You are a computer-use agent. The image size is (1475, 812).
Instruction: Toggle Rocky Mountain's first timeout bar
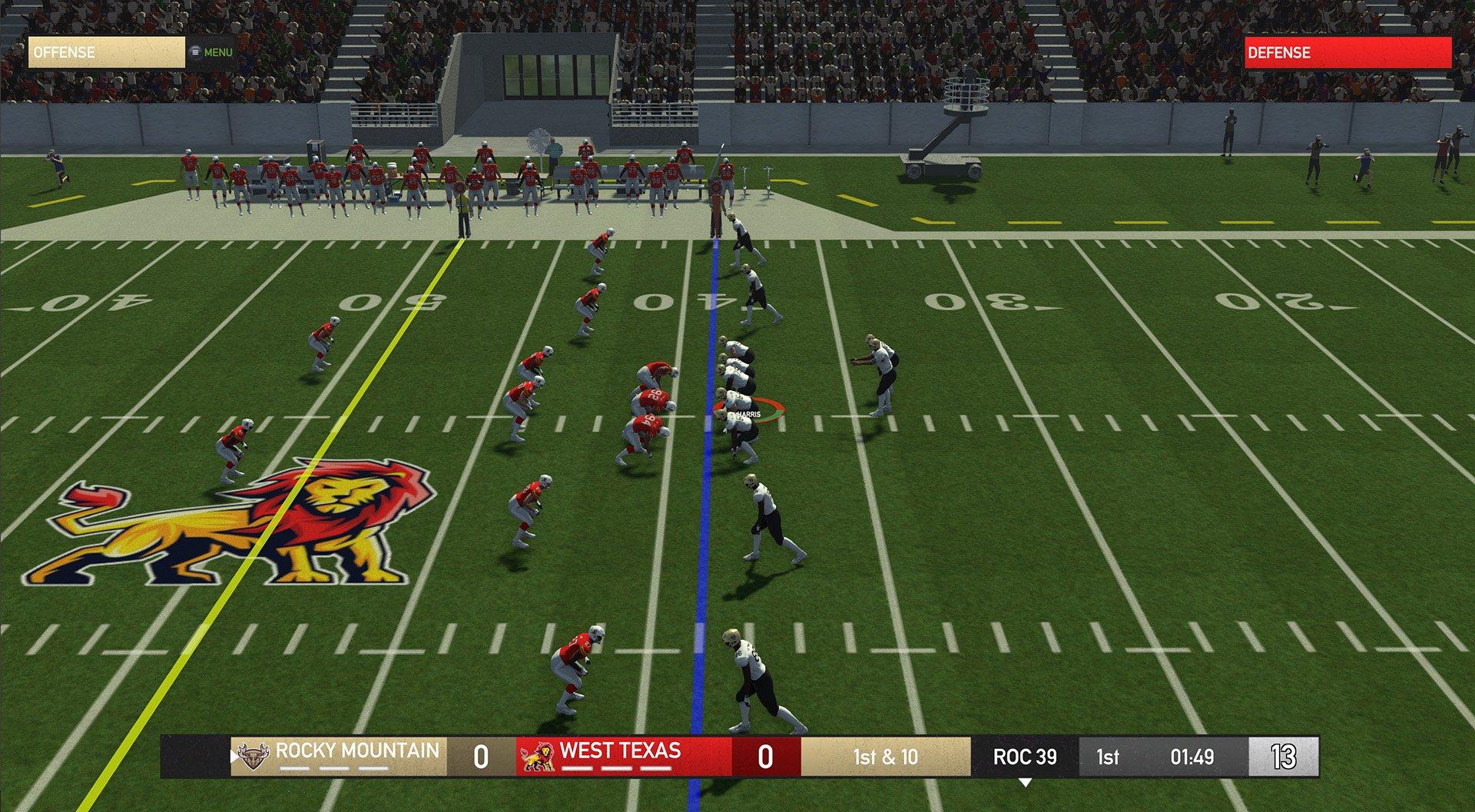[296, 767]
